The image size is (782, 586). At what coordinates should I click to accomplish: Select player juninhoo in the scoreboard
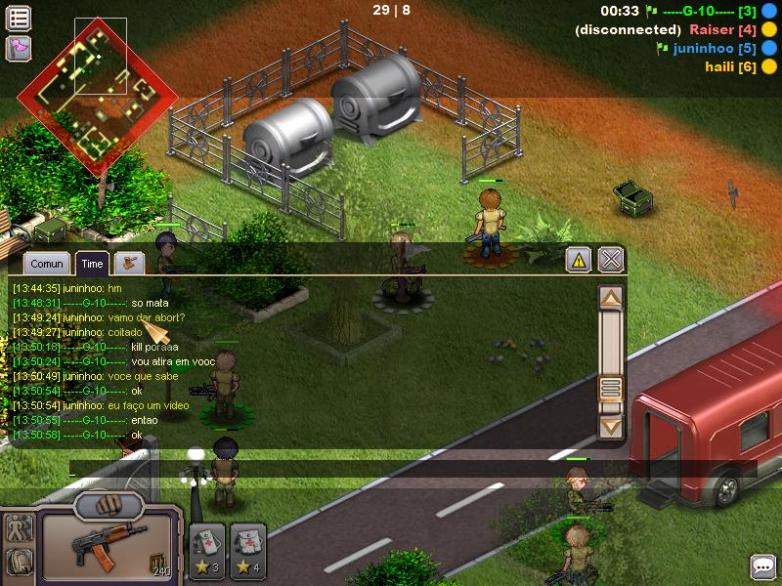(714, 48)
